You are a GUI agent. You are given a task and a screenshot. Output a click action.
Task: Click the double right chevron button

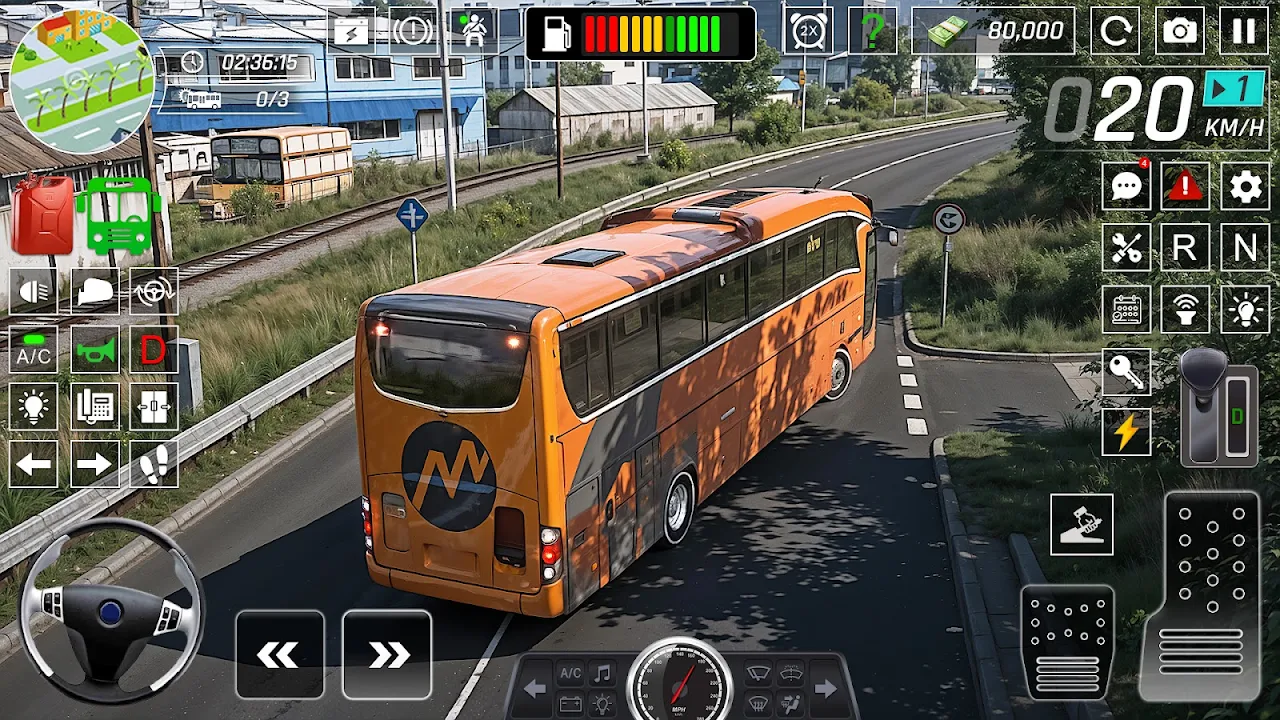pyautogui.click(x=387, y=655)
